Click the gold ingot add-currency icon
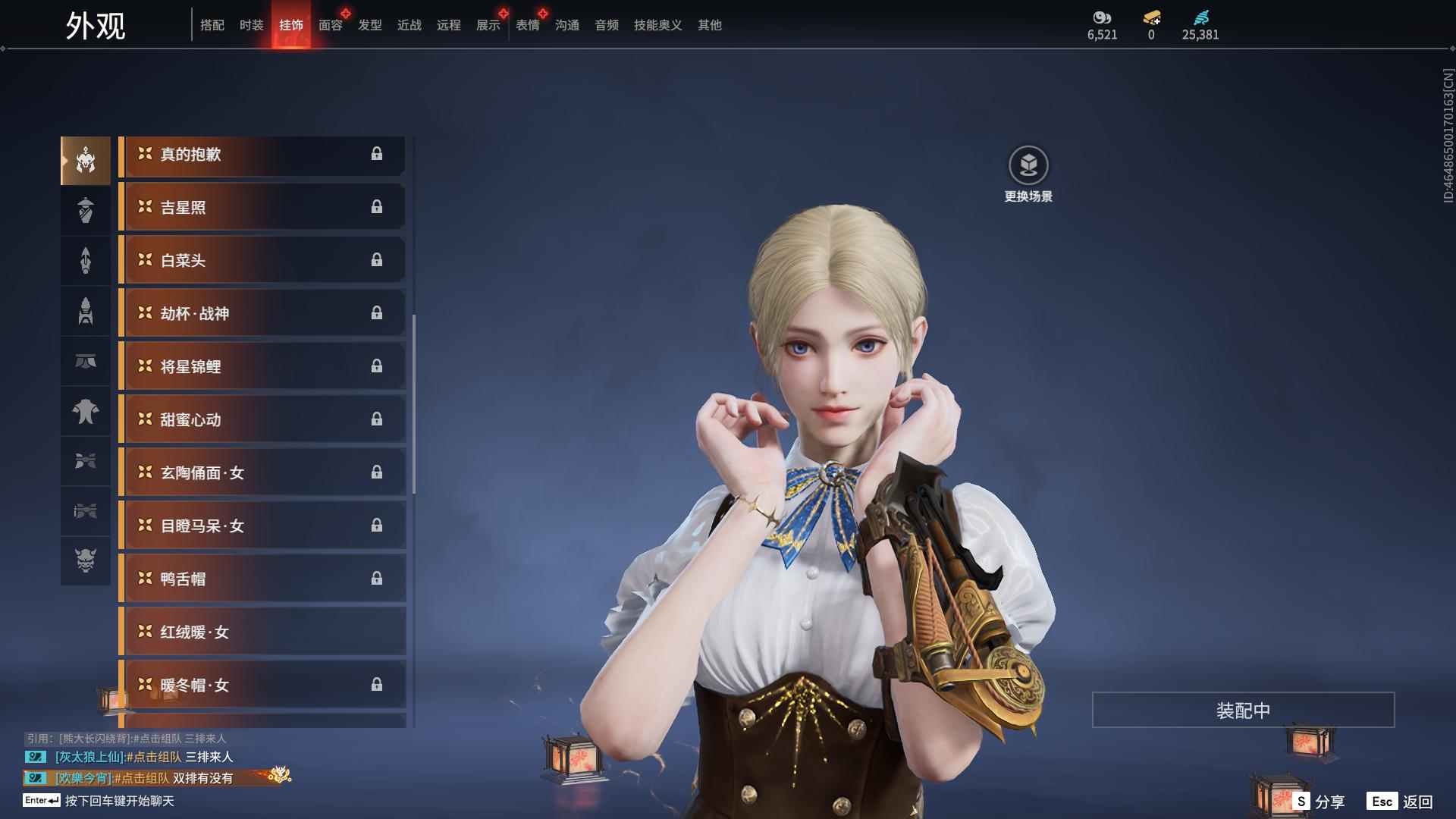This screenshot has height=819, width=1456. pos(1151,18)
